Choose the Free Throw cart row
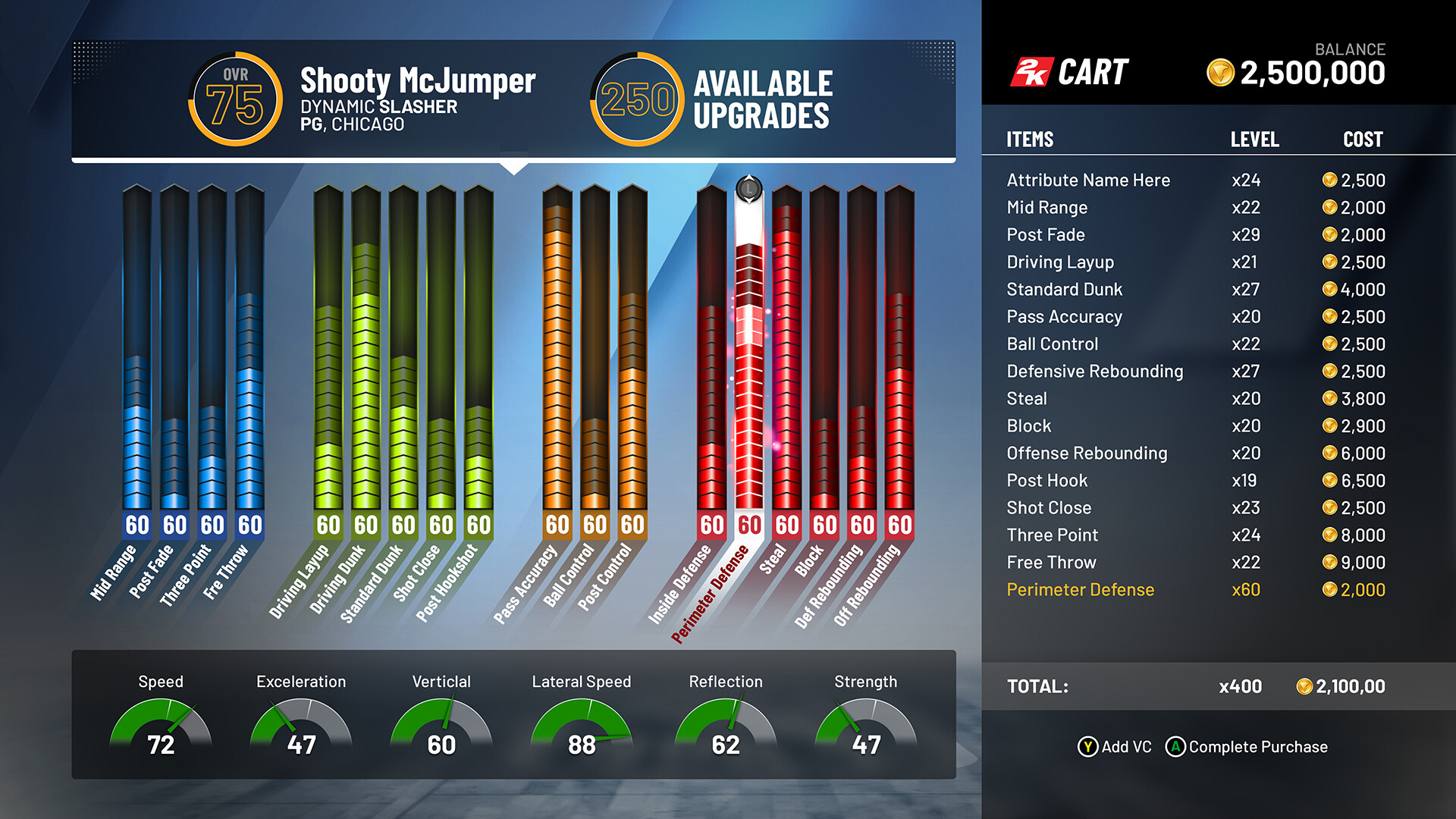Image resolution: width=1456 pixels, height=819 pixels. [1194, 563]
